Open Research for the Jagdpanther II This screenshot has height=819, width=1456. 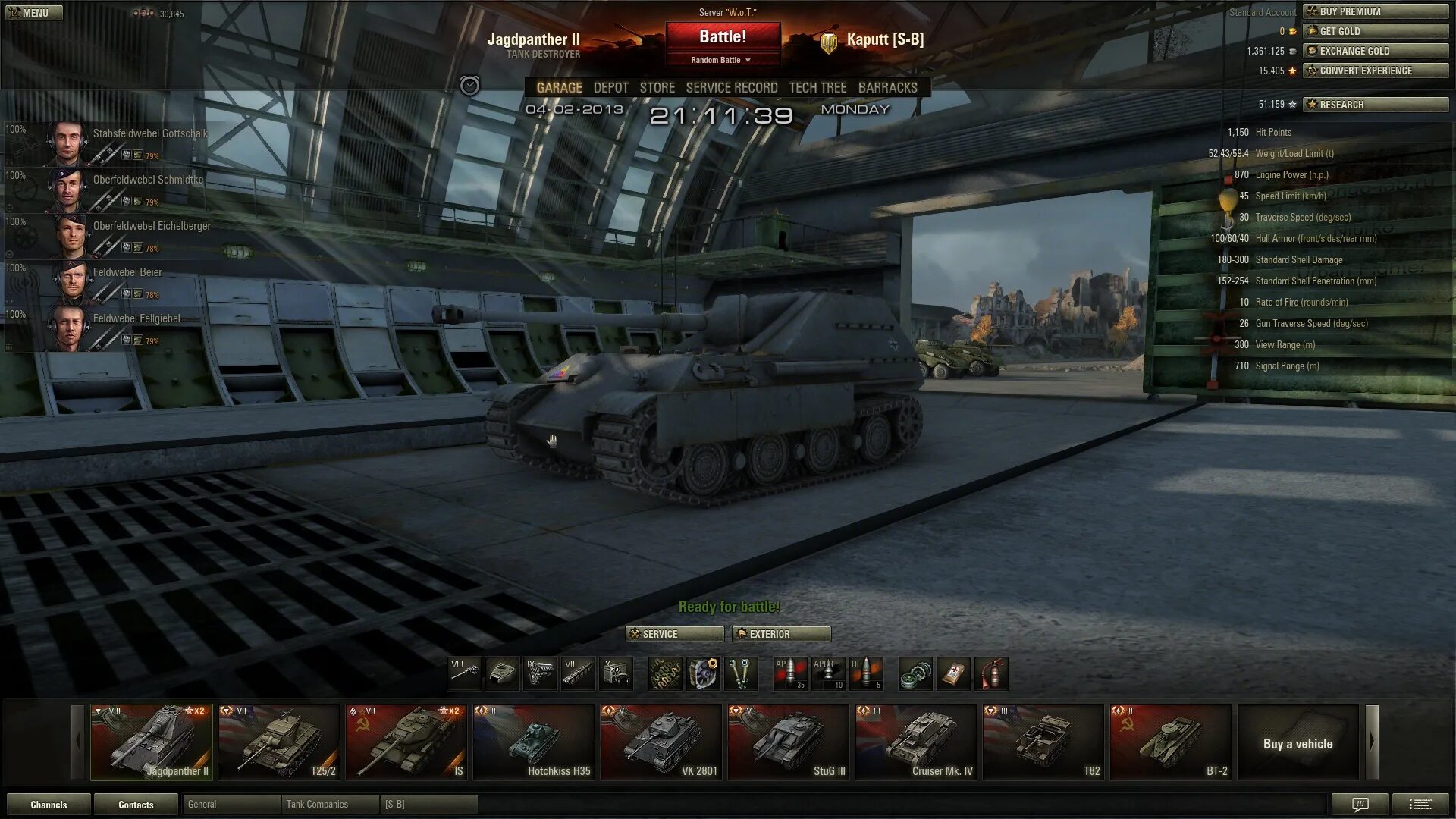[x=1376, y=105]
